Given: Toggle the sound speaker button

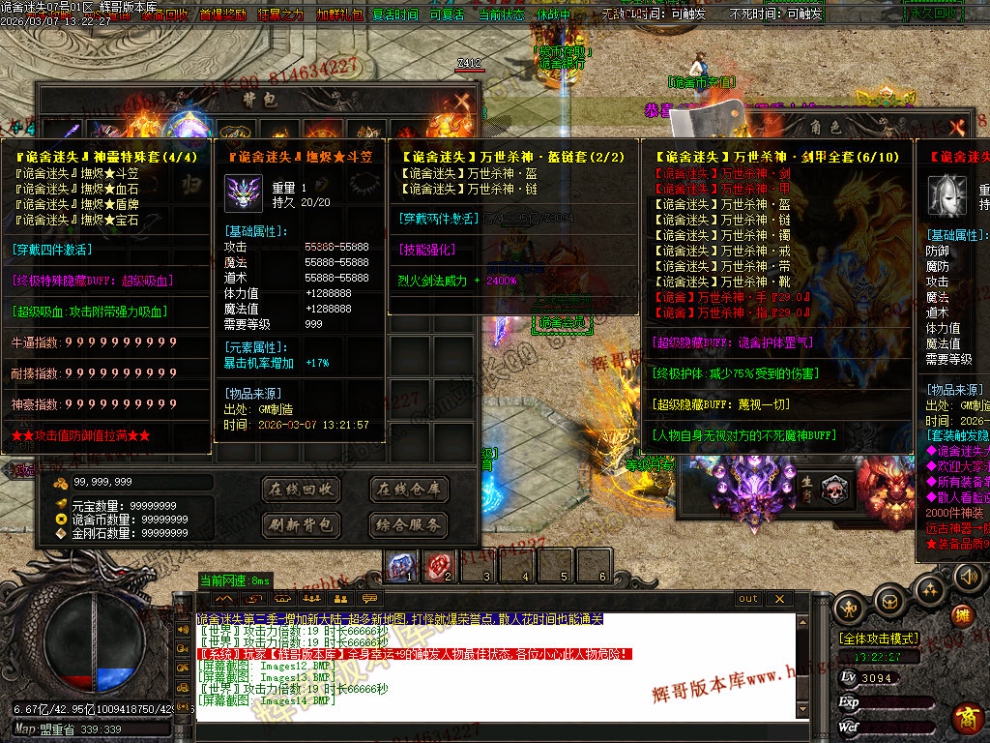Looking at the screenshot, I should click(967, 577).
